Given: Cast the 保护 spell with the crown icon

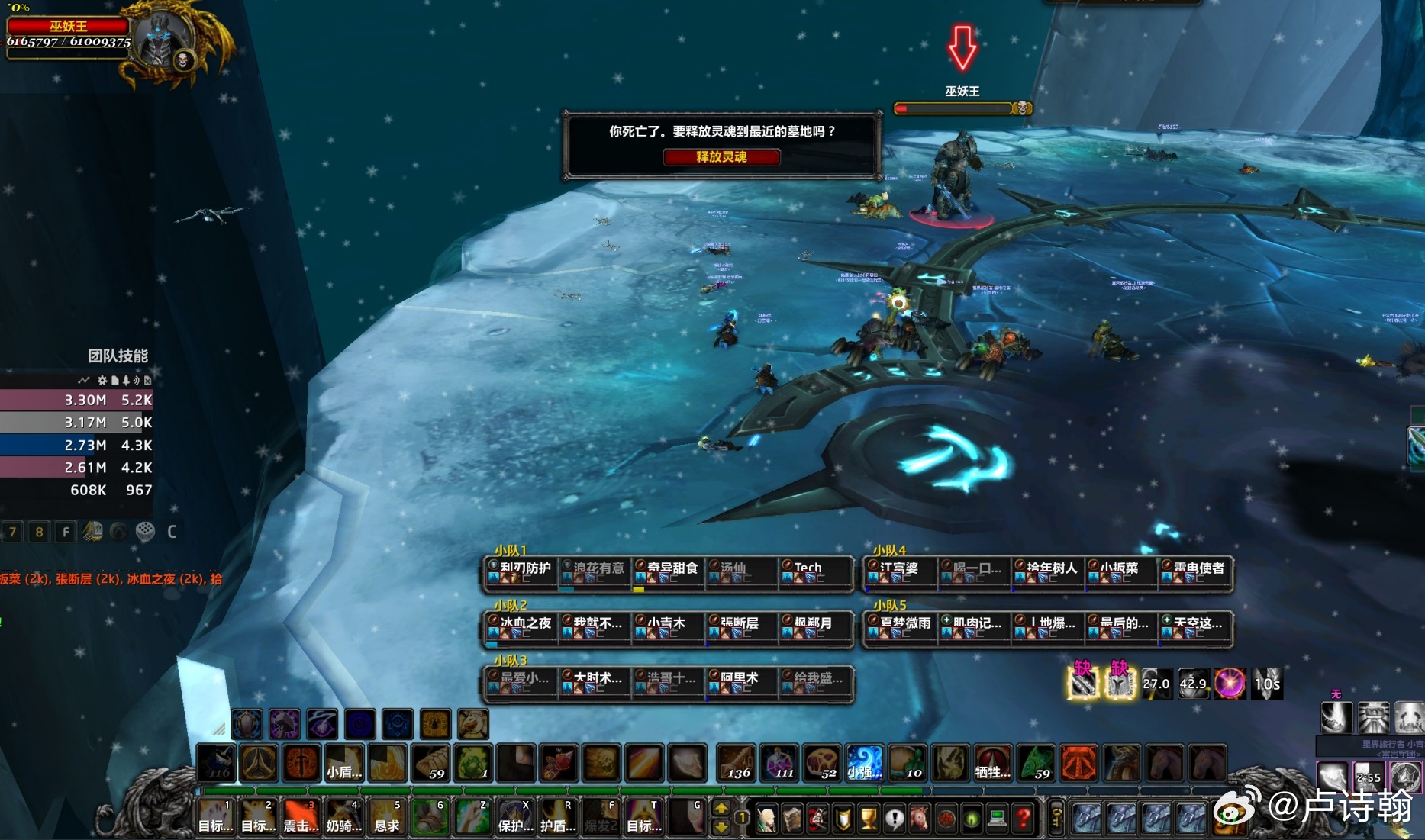Looking at the screenshot, I should click(514, 816).
